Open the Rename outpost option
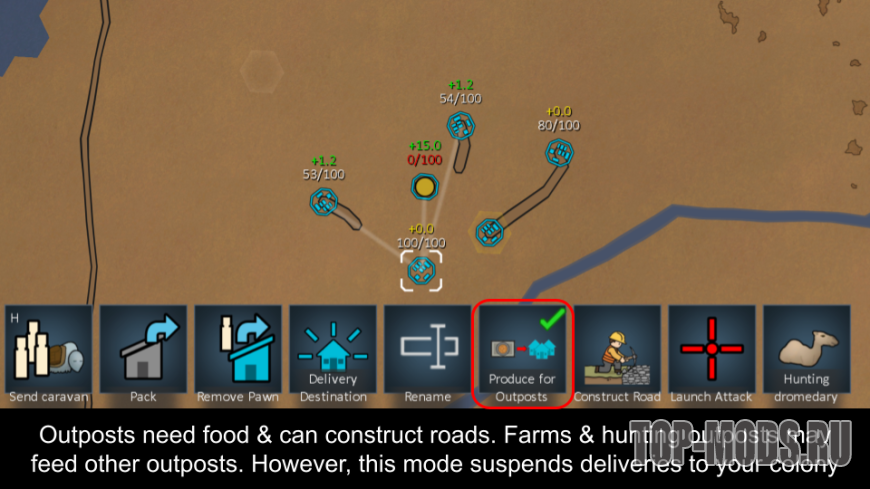 tap(428, 355)
